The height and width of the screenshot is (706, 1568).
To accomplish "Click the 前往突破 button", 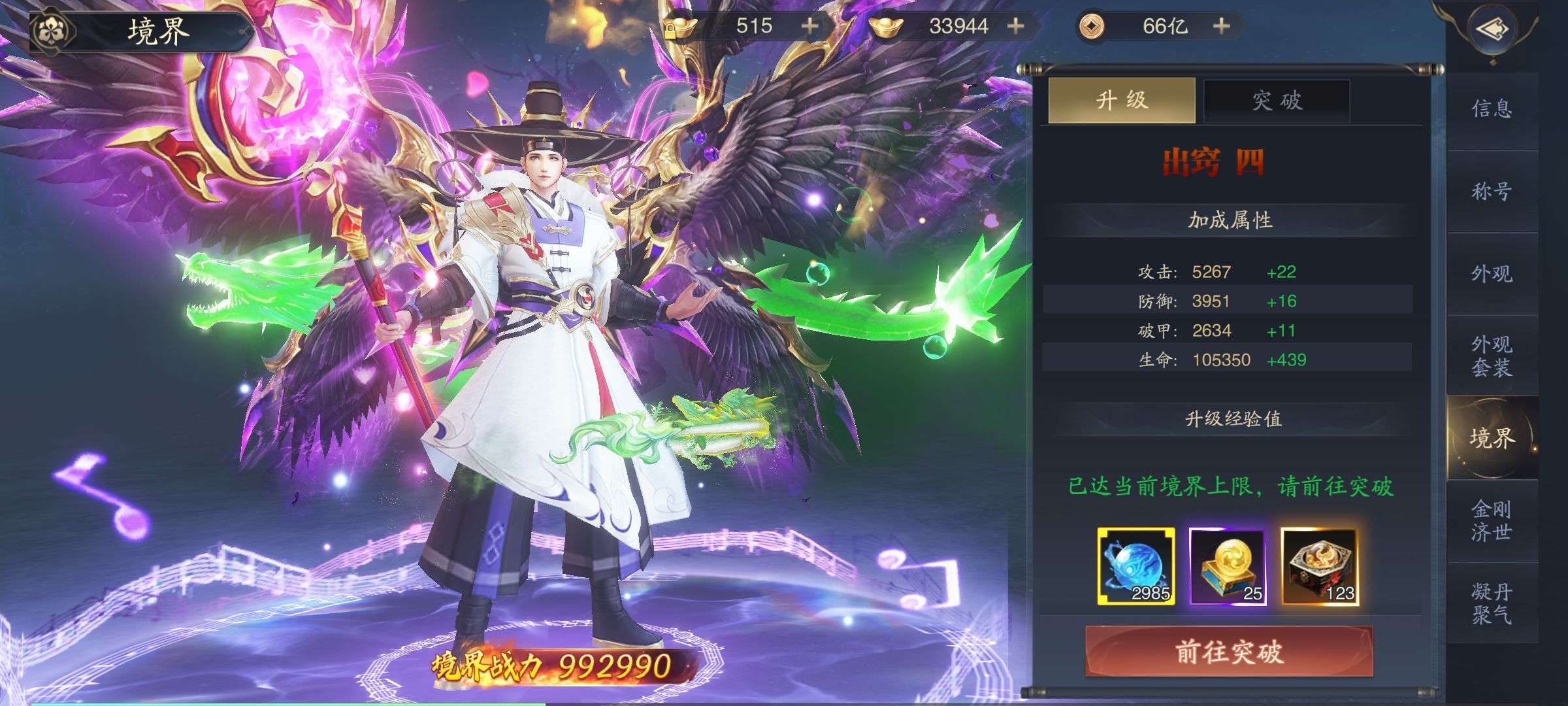I will pos(1228,652).
